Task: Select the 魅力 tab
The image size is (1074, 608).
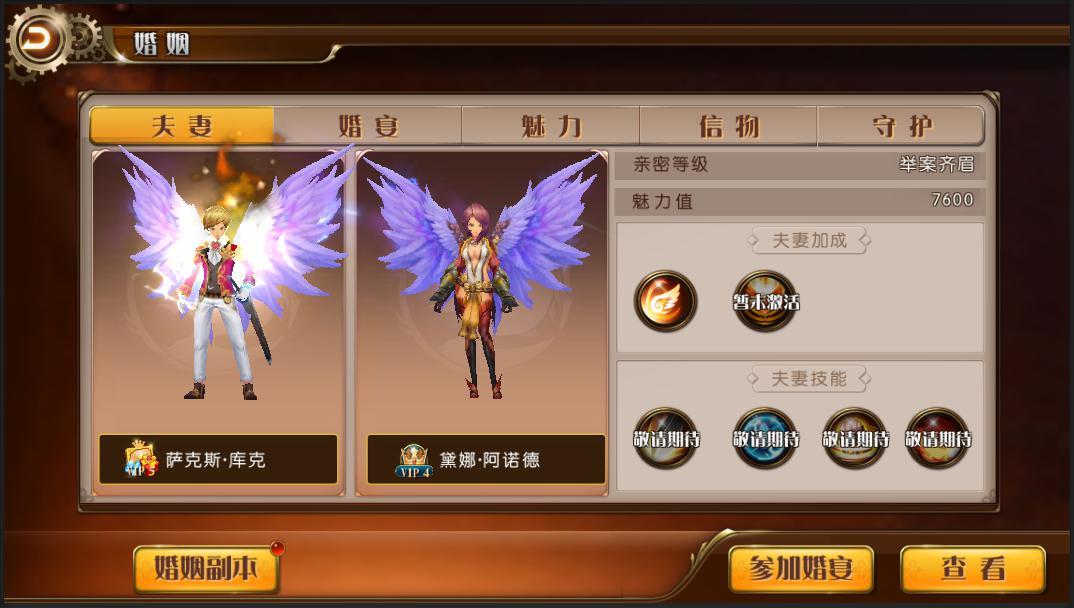Action: point(551,126)
